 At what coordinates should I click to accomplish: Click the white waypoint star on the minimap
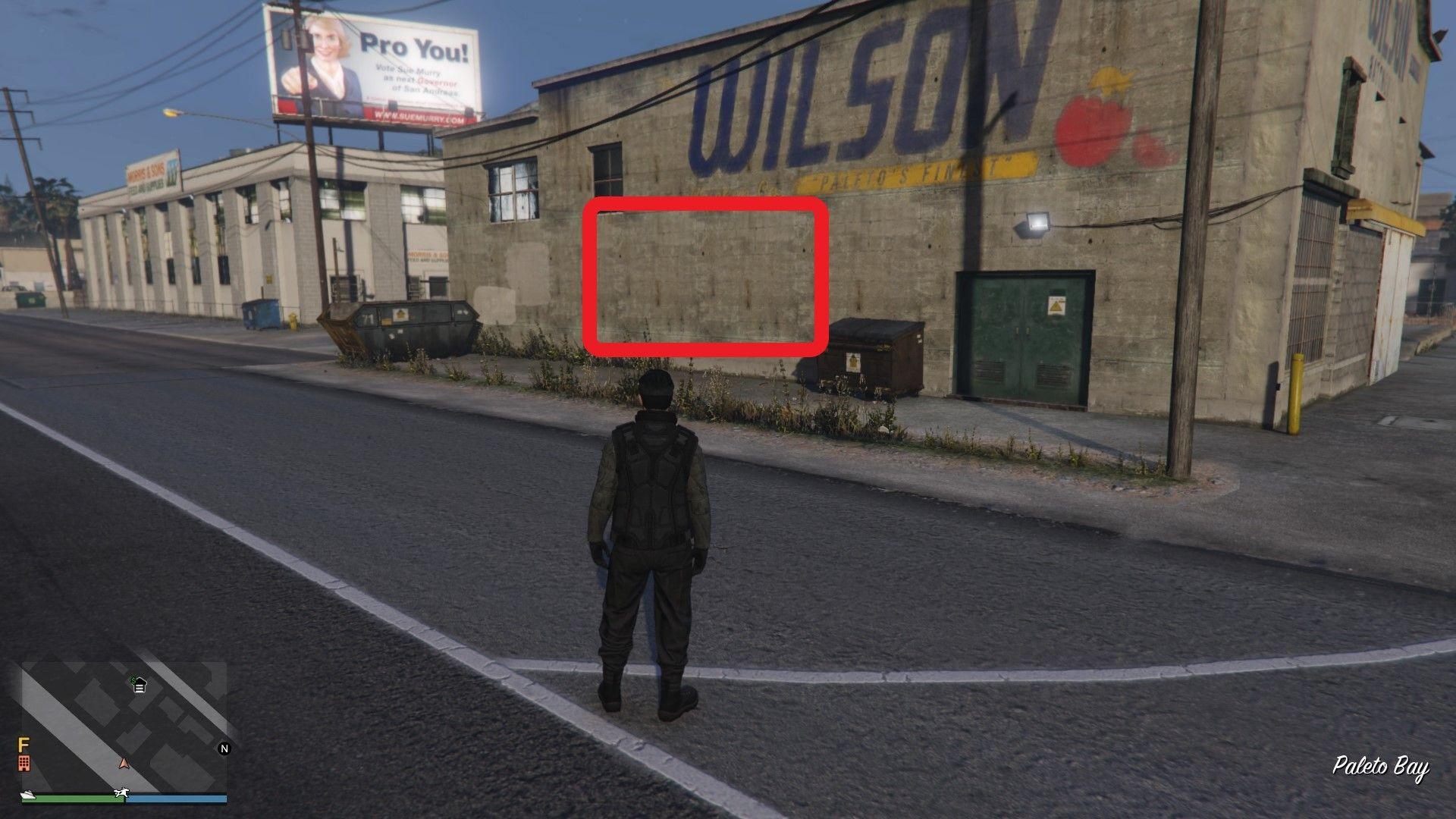[x=121, y=792]
